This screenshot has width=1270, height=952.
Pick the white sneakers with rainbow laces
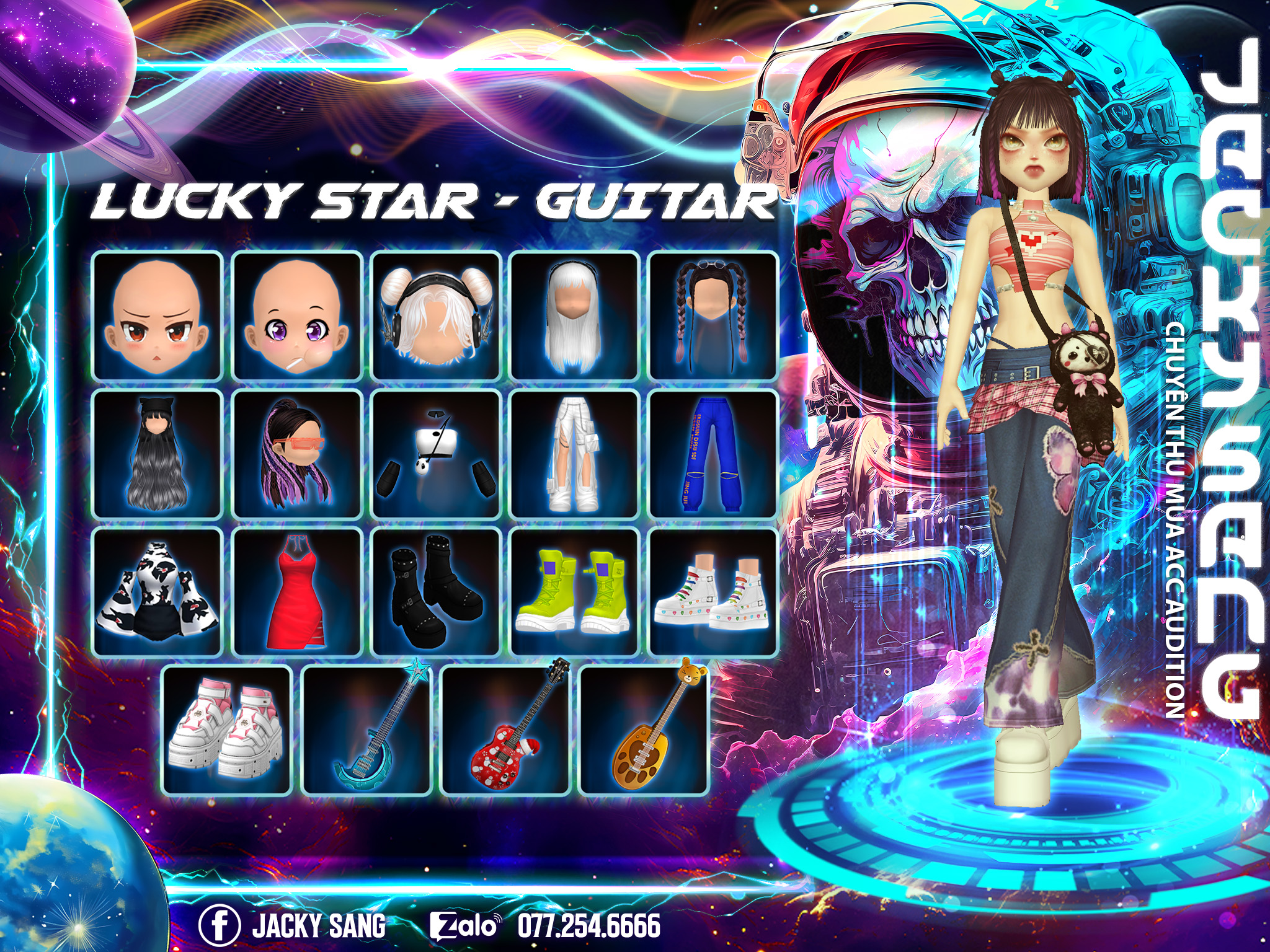pyautogui.click(x=713, y=593)
